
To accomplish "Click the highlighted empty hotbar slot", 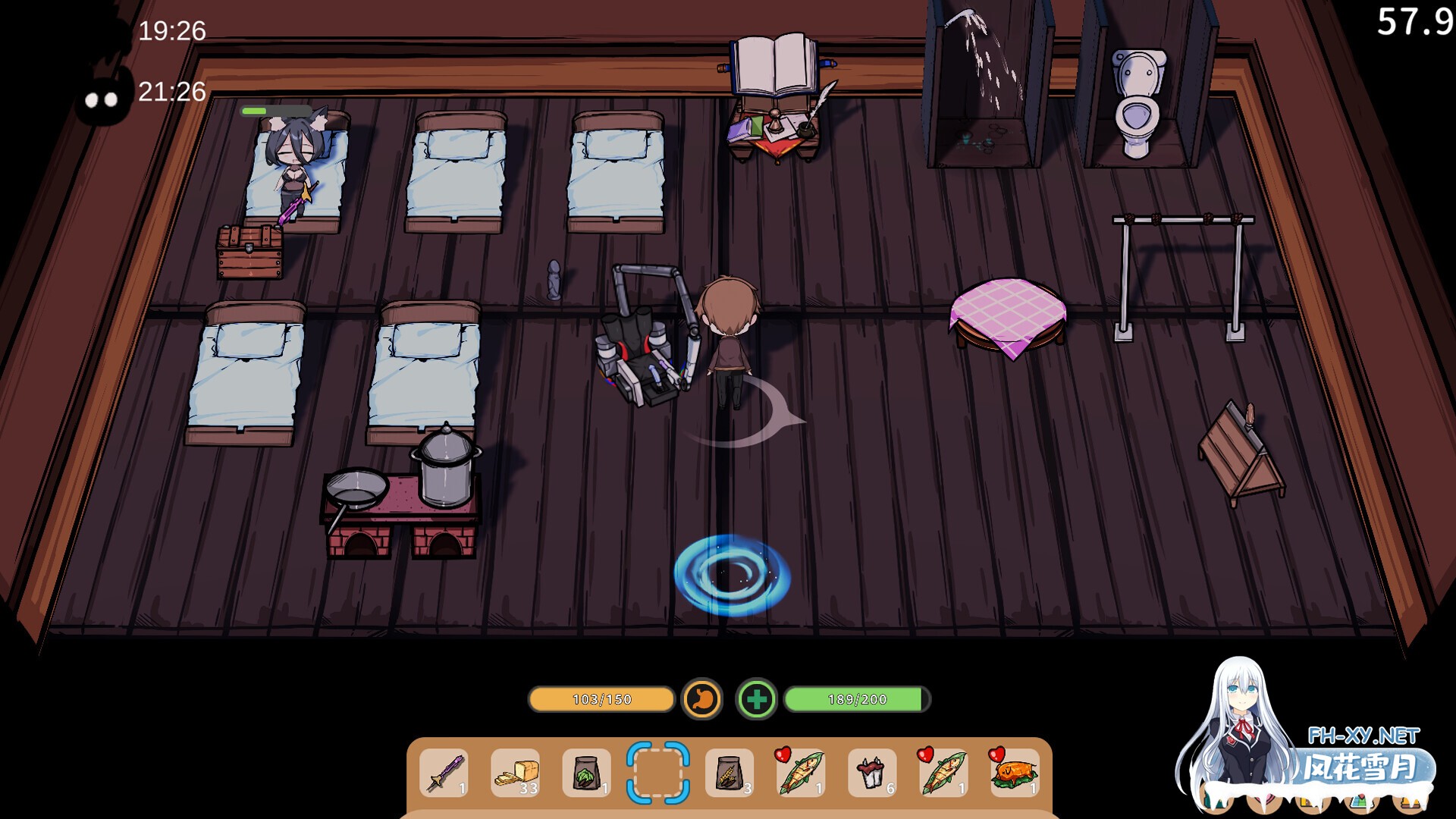I will [657, 773].
